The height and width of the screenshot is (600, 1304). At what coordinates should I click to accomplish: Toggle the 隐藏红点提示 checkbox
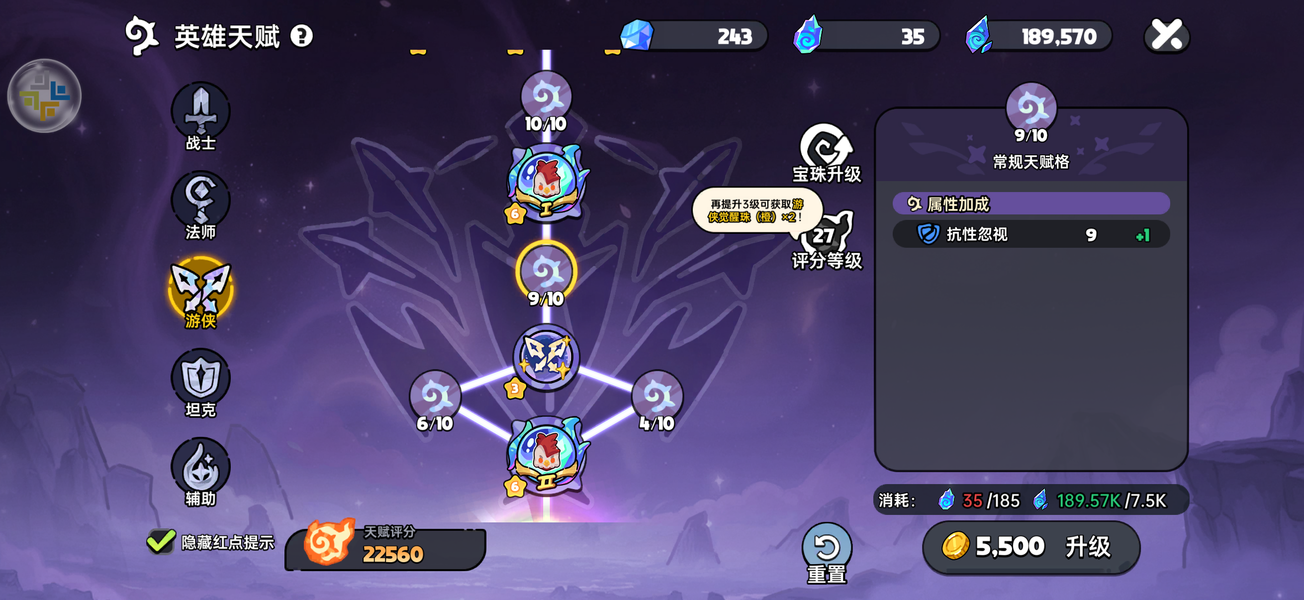[x=161, y=541]
